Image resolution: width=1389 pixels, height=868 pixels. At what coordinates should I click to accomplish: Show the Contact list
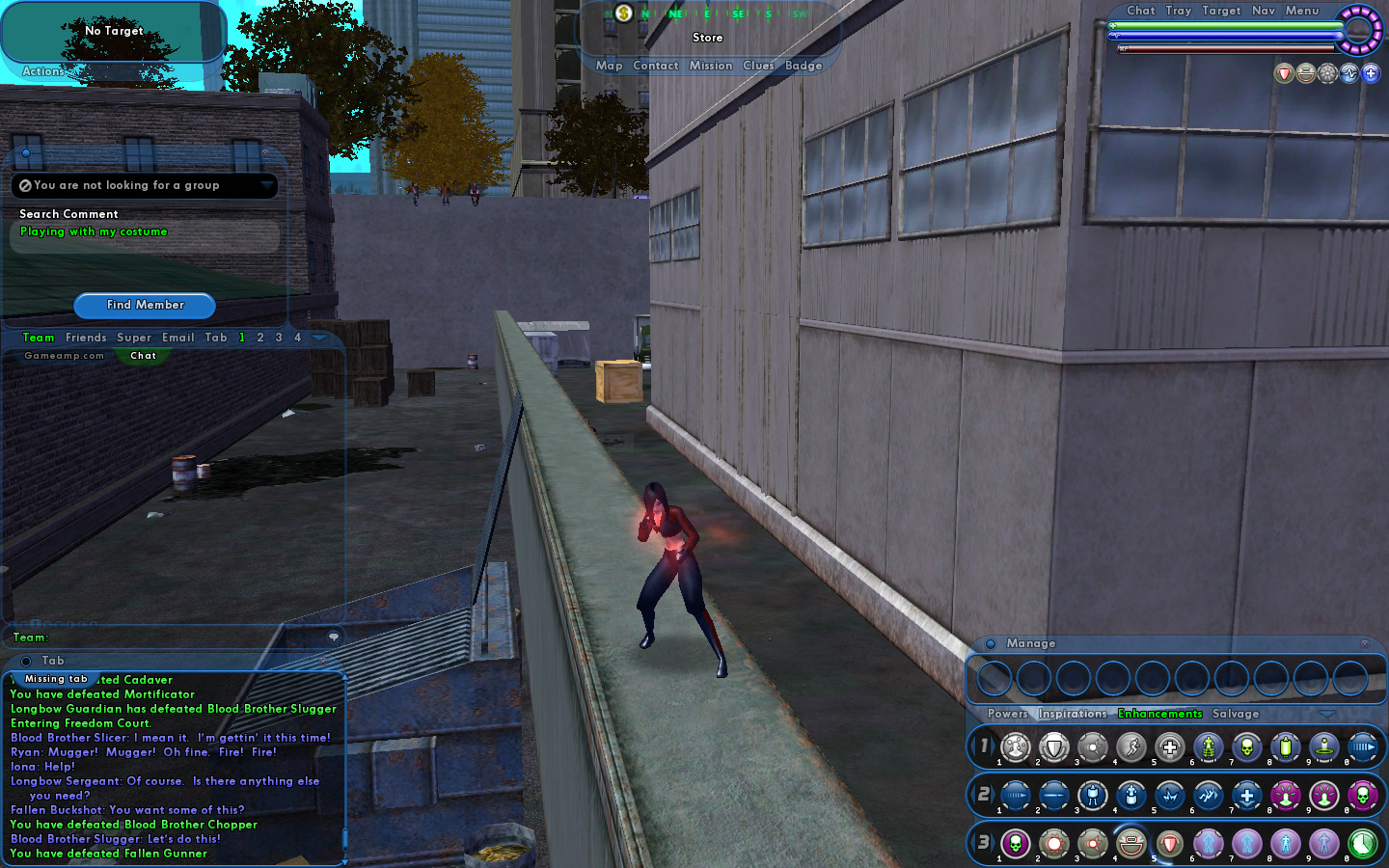(656, 66)
